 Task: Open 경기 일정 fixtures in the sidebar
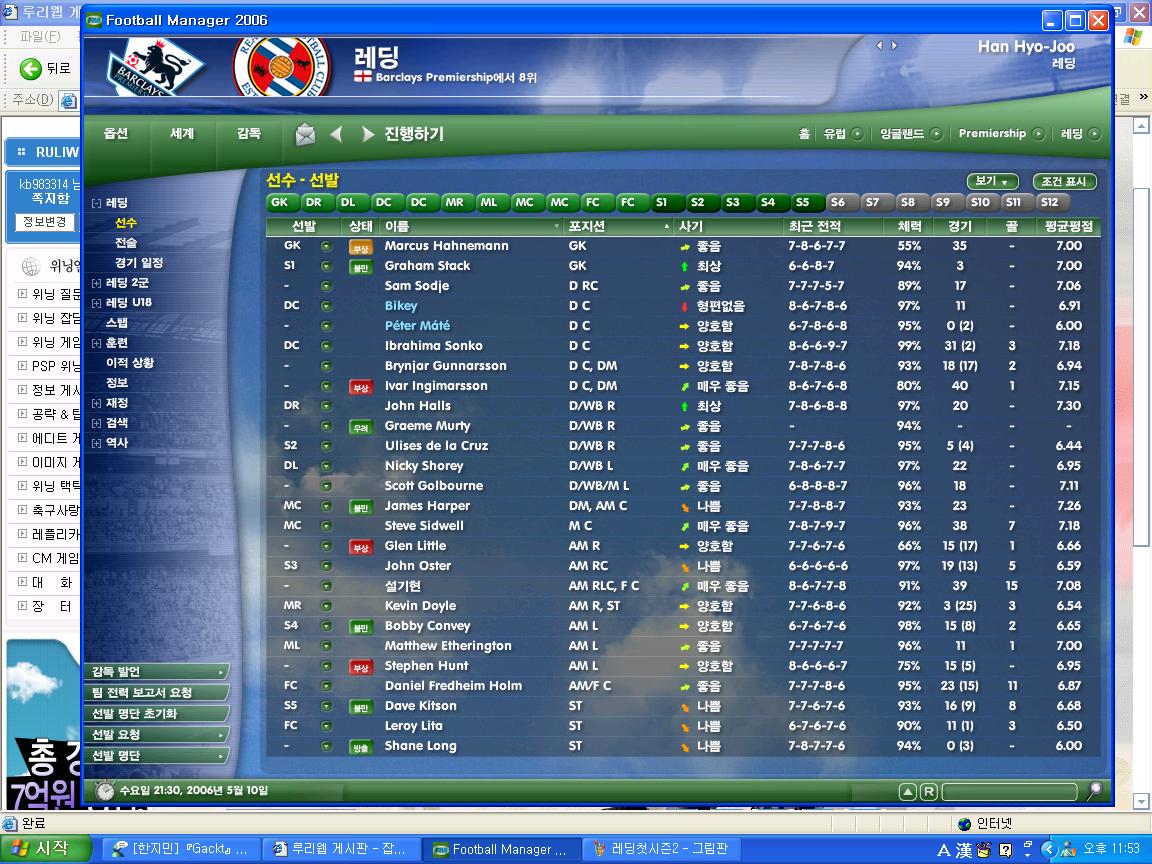pyautogui.click(x=138, y=263)
